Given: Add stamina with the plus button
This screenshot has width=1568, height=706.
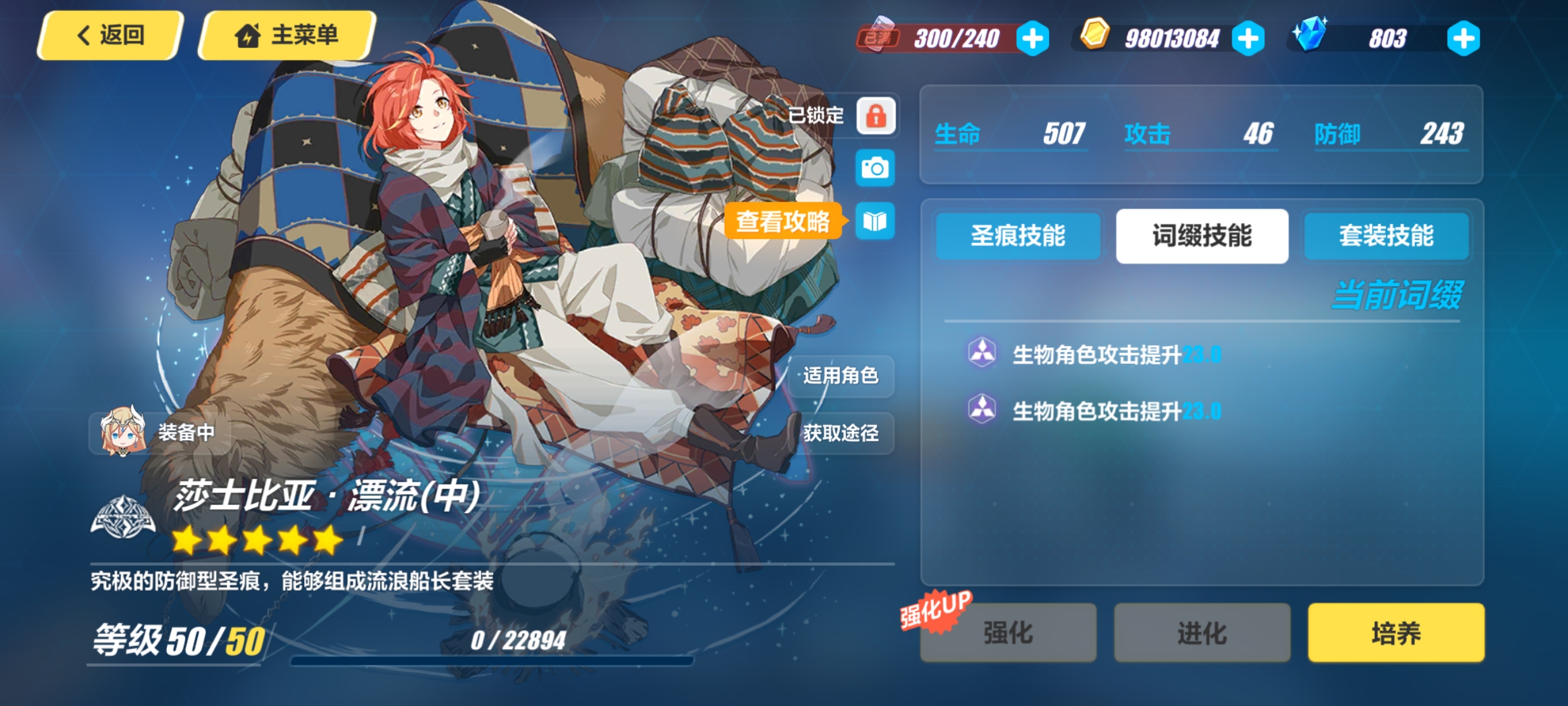Looking at the screenshot, I should click(x=1032, y=39).
